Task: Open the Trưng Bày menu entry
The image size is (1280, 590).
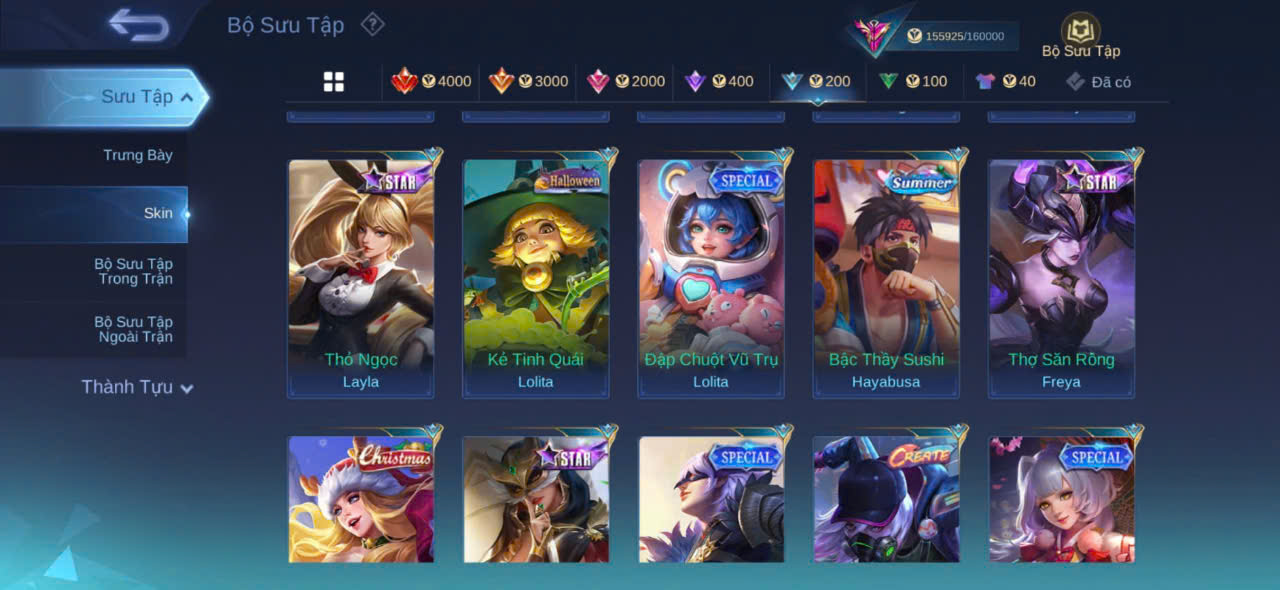Action: pyautogui.click(x=137, y=155)
